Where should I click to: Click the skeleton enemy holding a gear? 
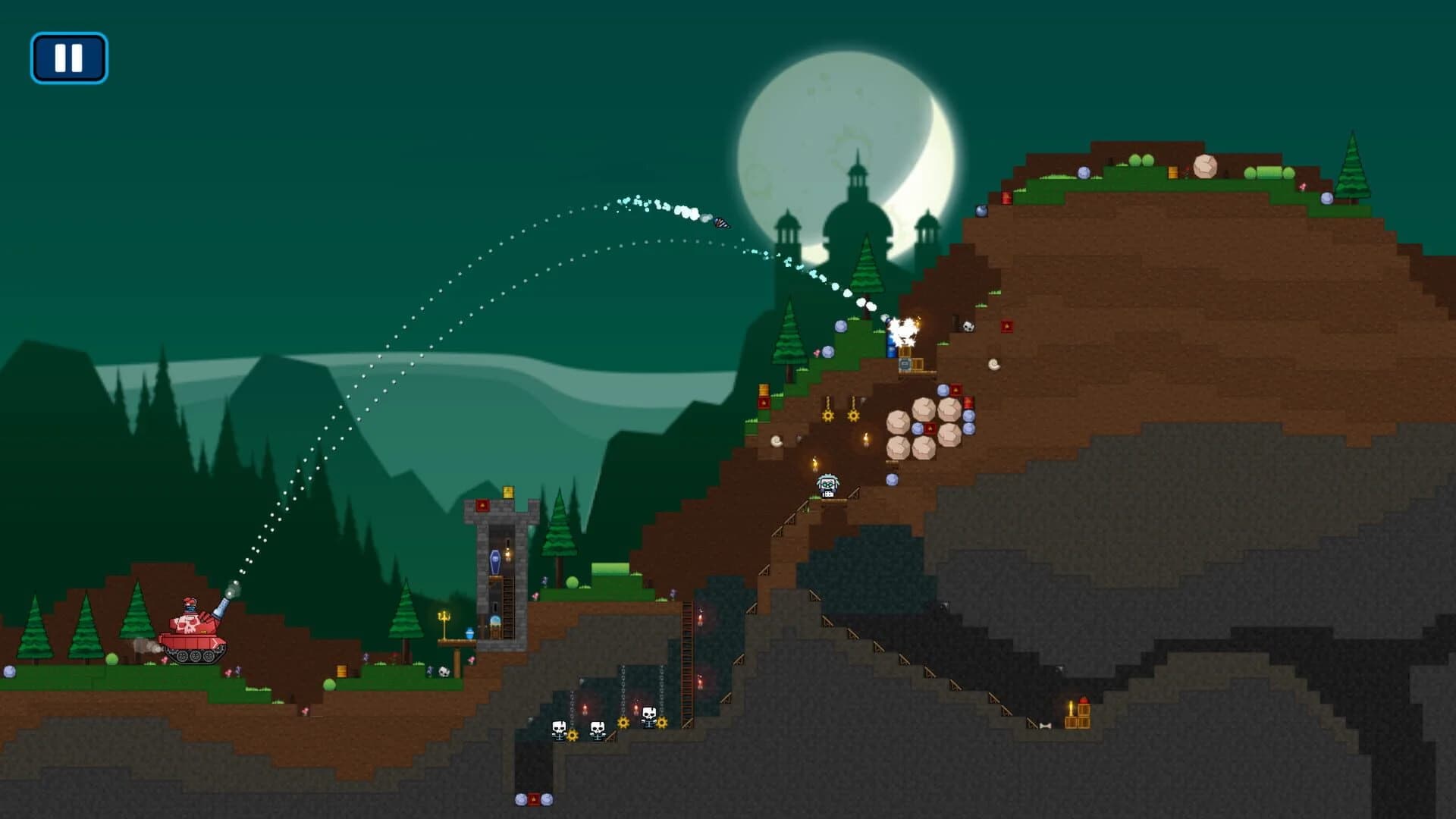(x=560, y=732)
